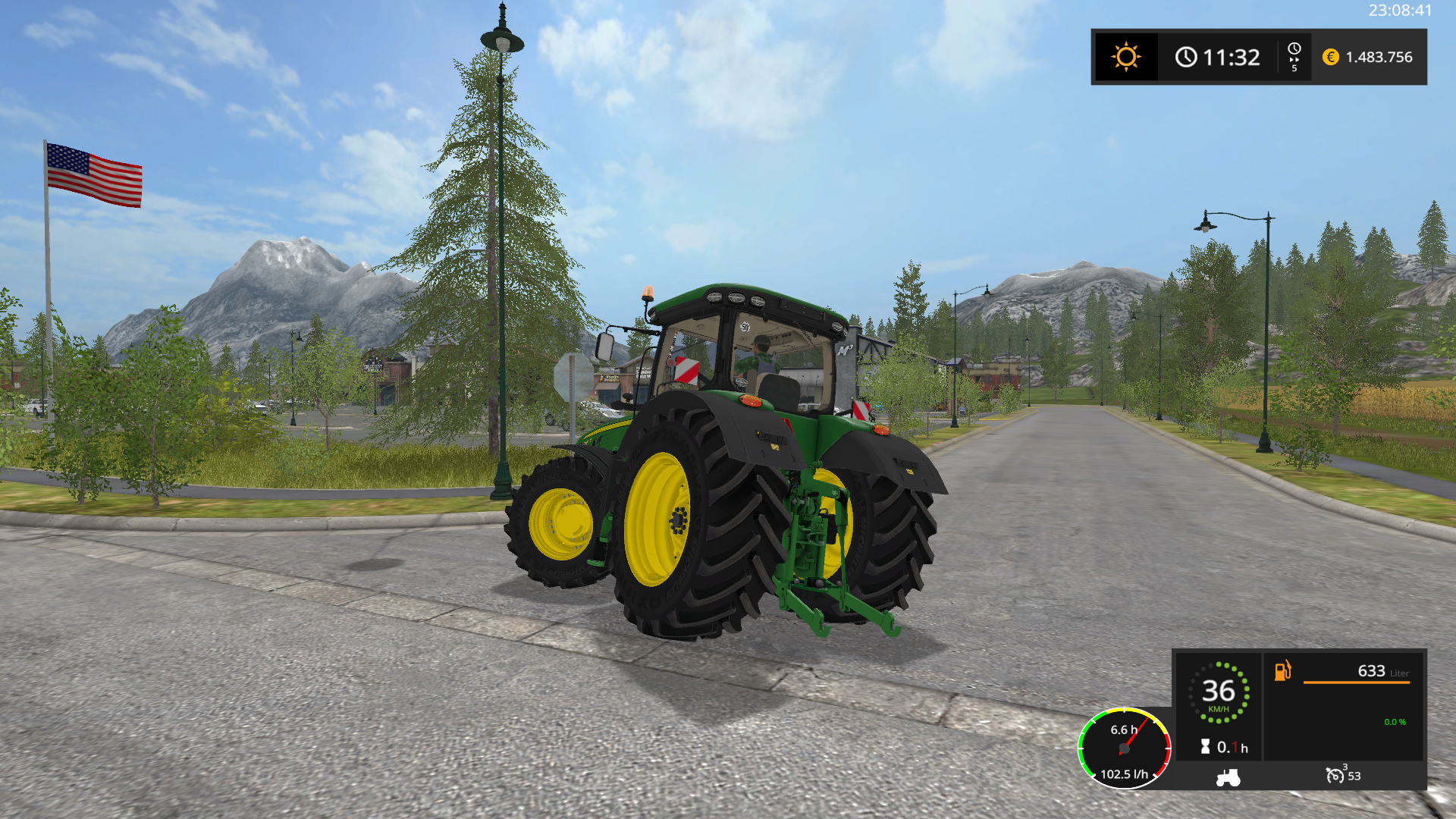Click the sunny weather icon
The height and width of the screenshot is (819, 1456).
(1125, 57)
